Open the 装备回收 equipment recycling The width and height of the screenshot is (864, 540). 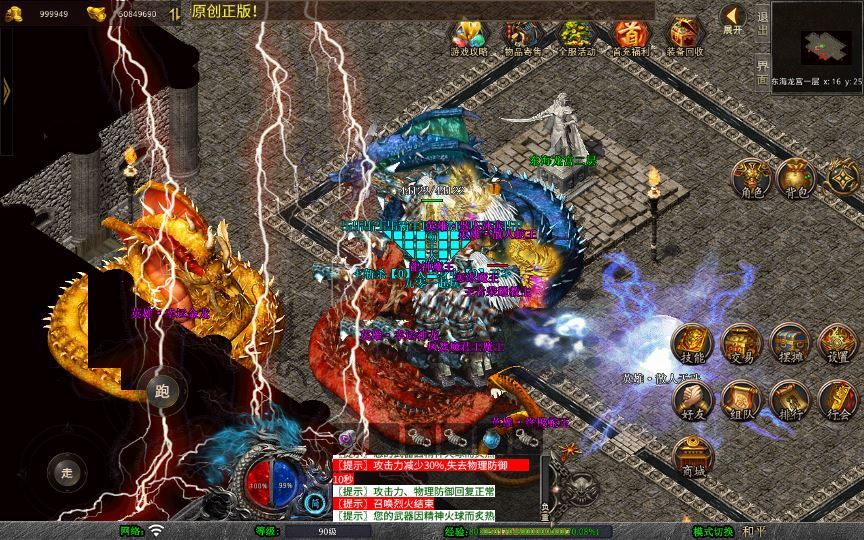pyautogui.click(x=684, y=37)
